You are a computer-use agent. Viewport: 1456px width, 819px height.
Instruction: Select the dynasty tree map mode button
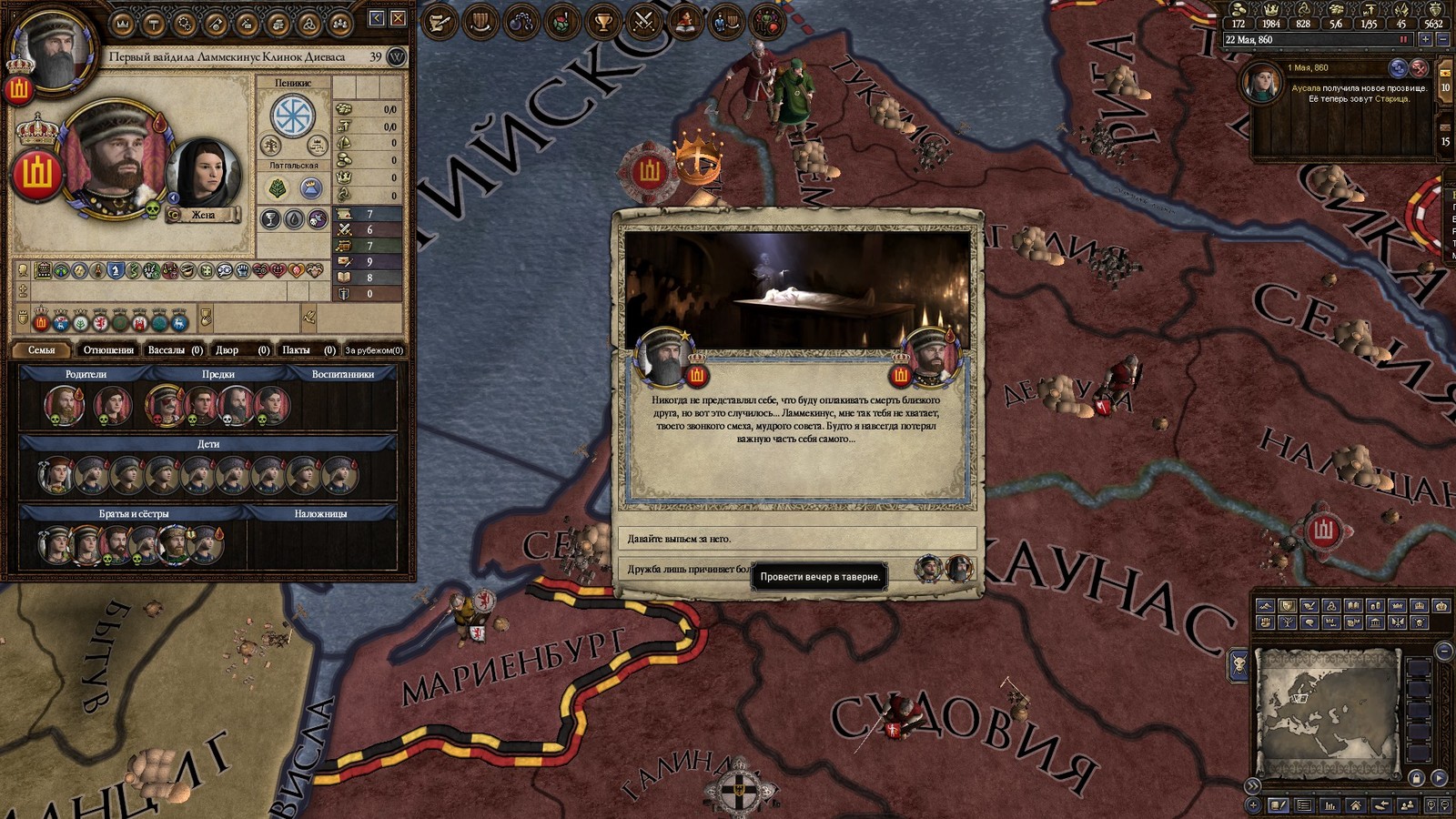pos(1289,622)
